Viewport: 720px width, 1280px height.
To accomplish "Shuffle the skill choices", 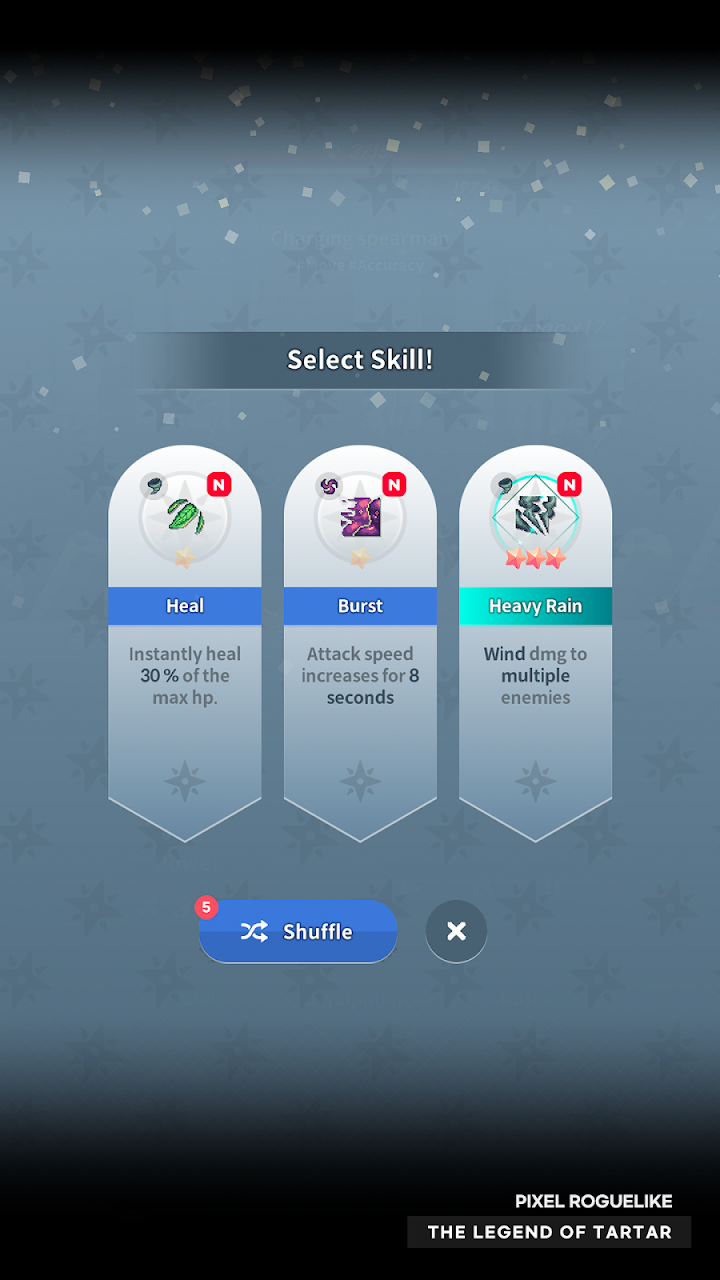I will pos(298,931).
